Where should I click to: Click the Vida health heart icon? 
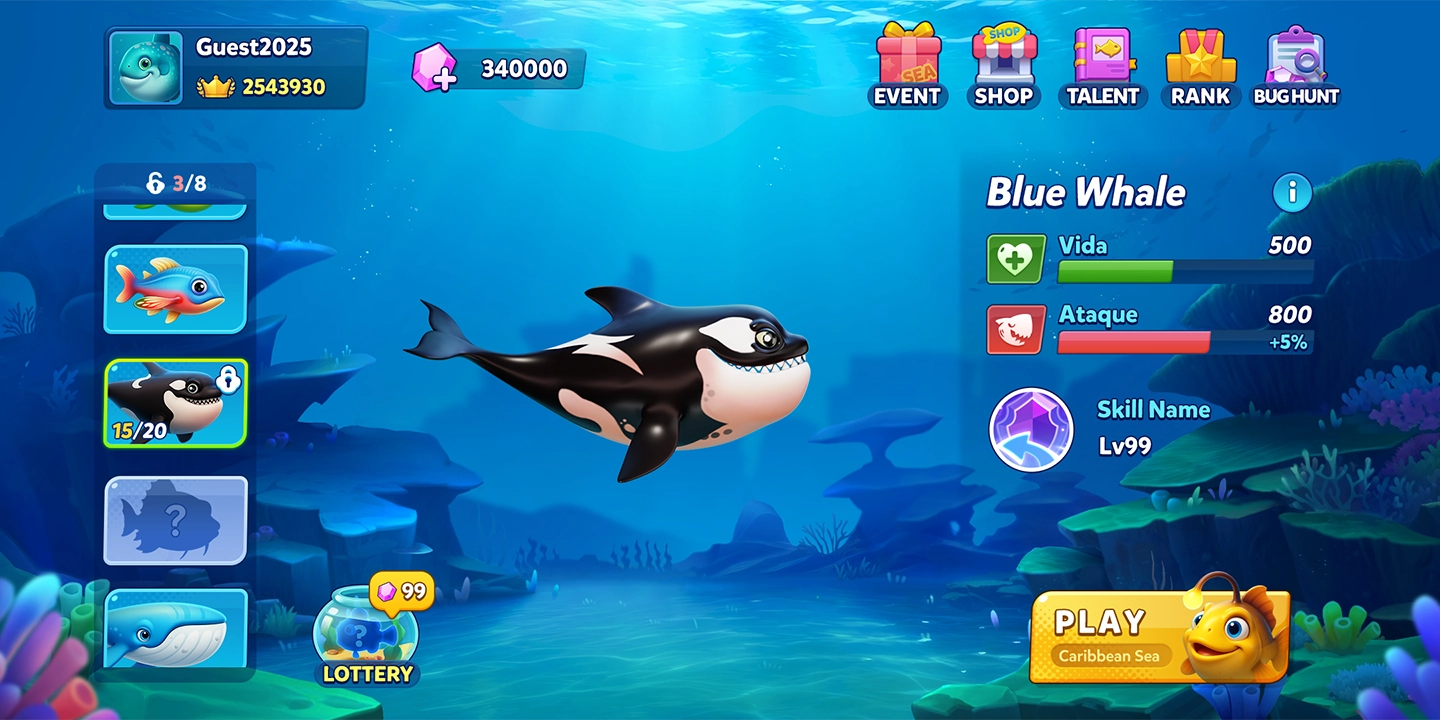(x=1014, y=257)
